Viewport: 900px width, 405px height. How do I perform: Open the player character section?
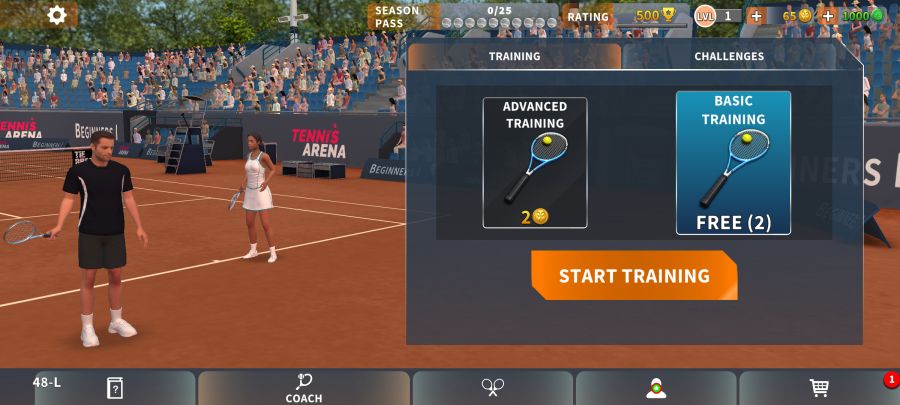tap(656, 388)
